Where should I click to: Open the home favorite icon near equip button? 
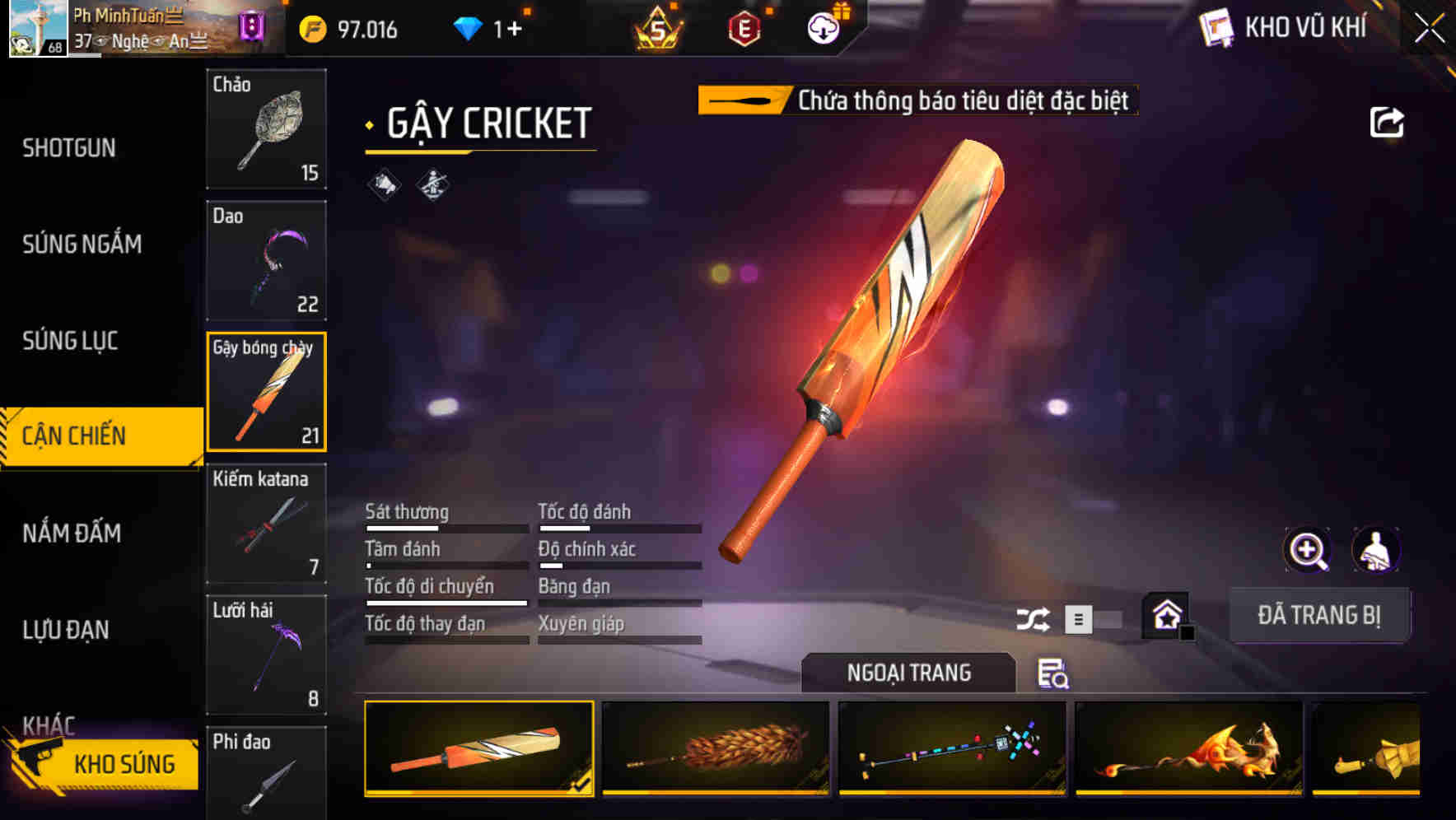pyautogui.click(x=1164, y=615)
